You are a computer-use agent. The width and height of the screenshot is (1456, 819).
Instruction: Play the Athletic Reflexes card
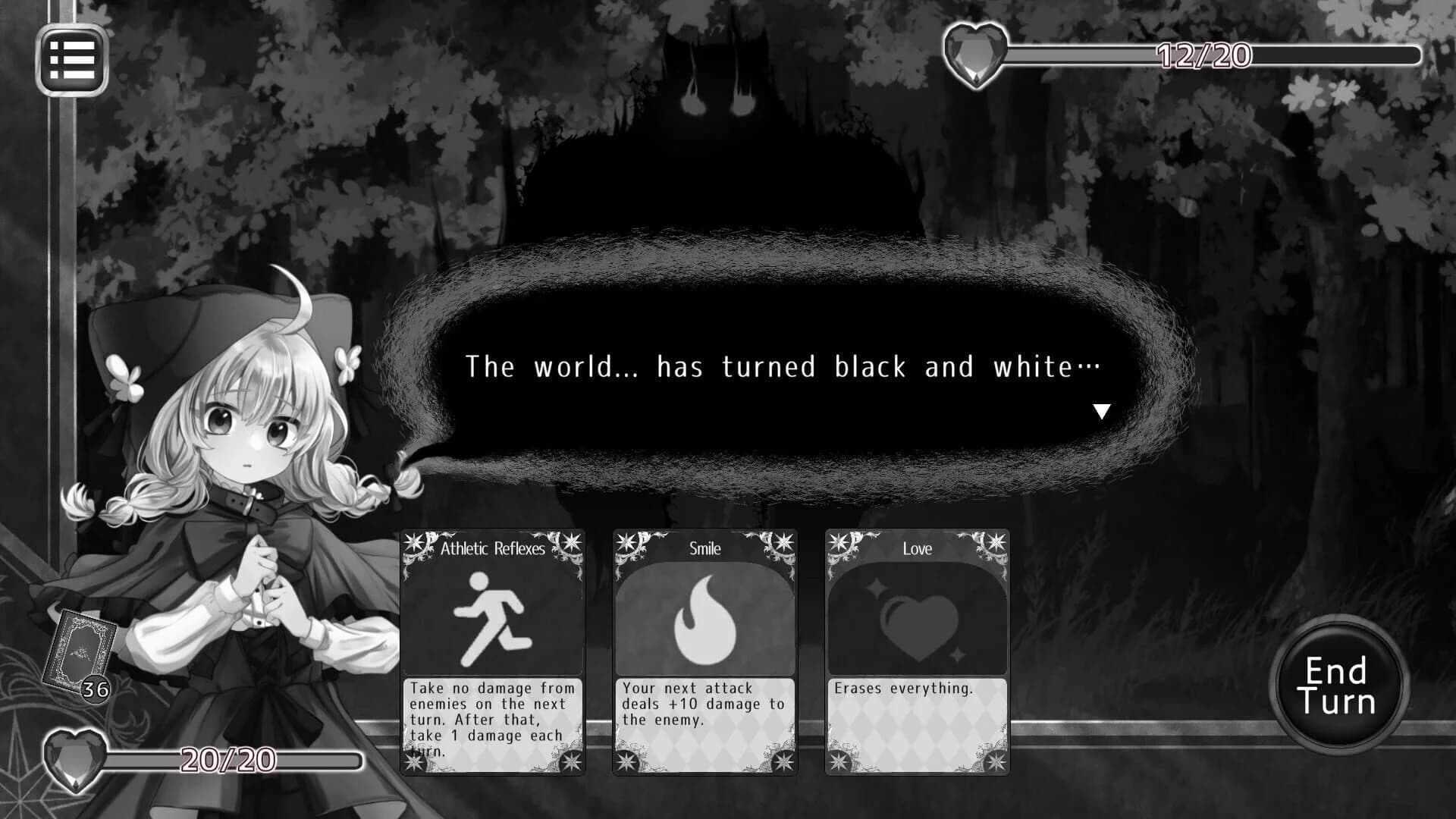click(x=493, y=652)
